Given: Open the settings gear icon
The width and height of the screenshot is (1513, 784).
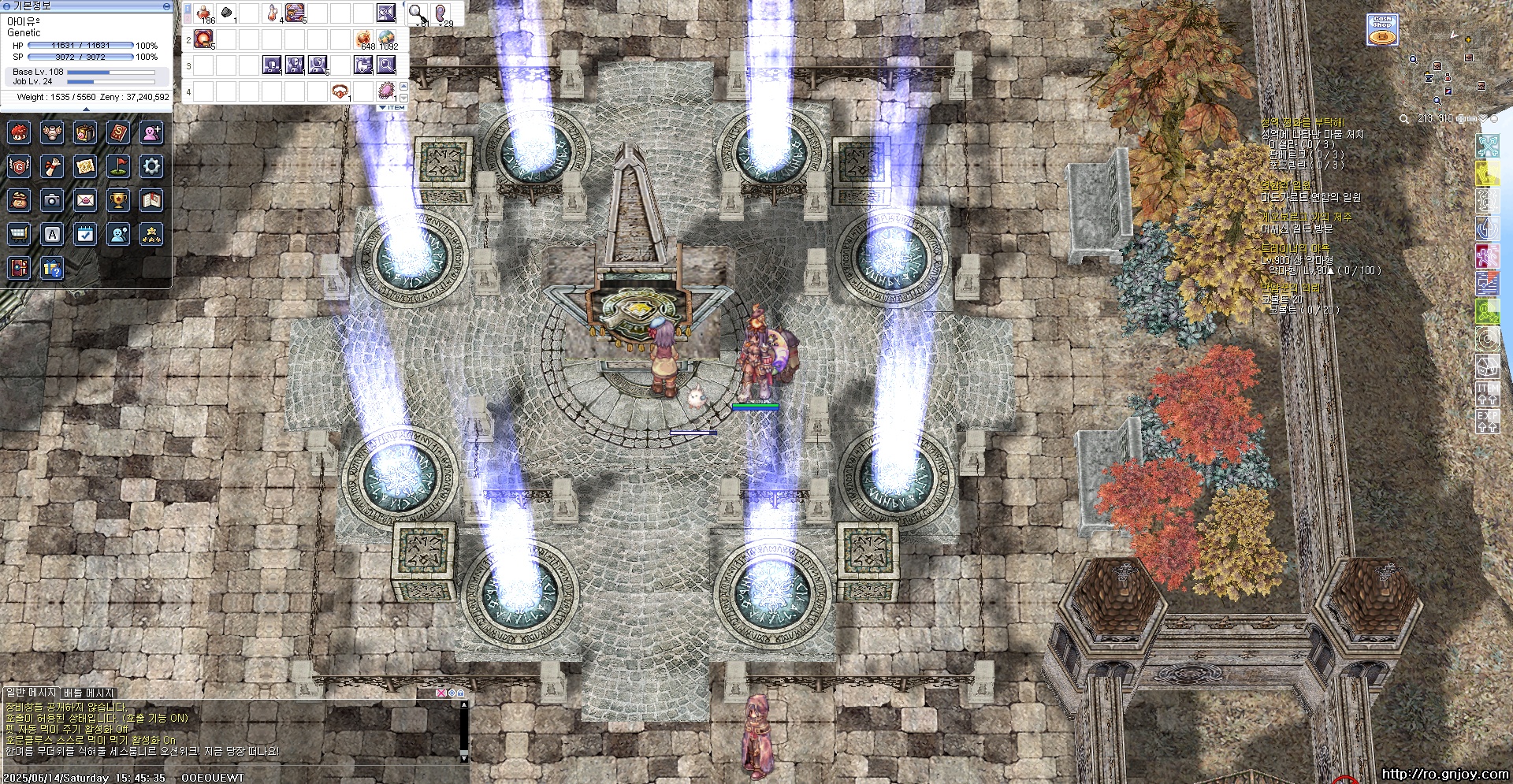Looking at the screenshot, I should click(x=151, y=166).
